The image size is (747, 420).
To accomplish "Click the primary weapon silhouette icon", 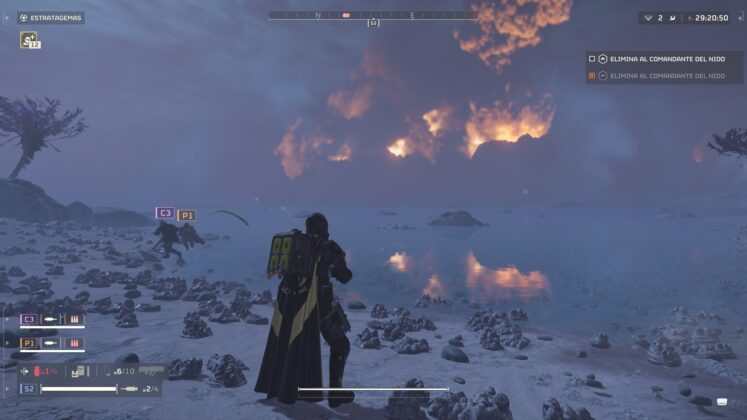I will (151, 371).
